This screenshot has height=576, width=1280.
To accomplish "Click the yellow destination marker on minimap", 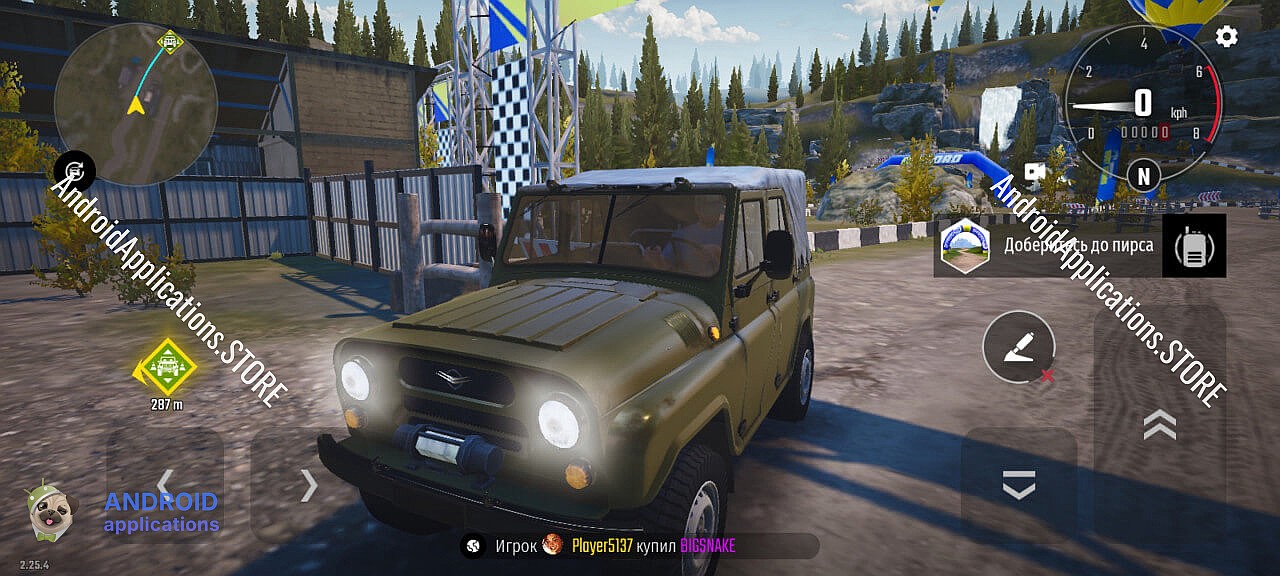I will click(x=170, y=43).
